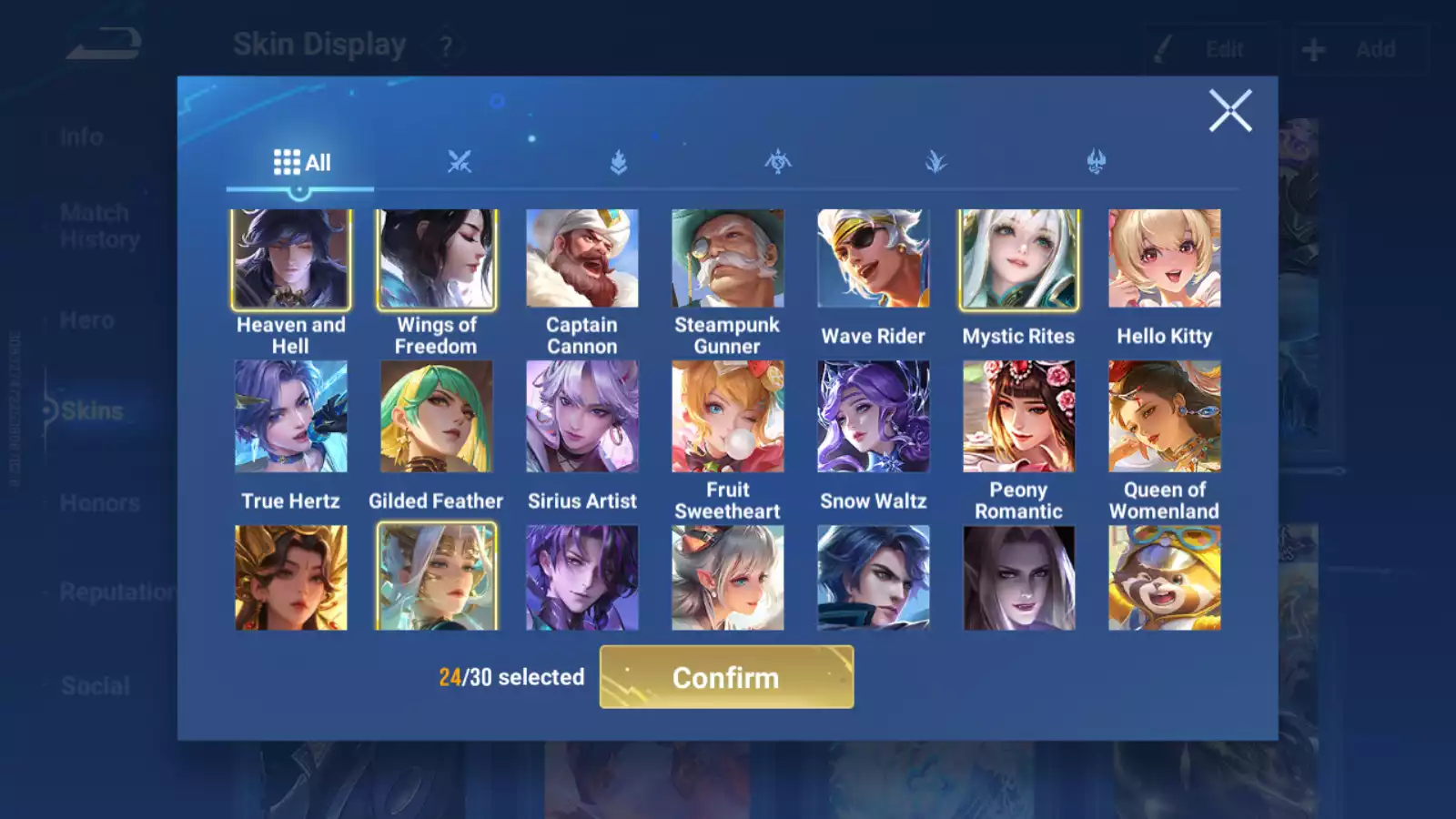
Task: Open the trident role filter icon
Action: coord(1097,161)
